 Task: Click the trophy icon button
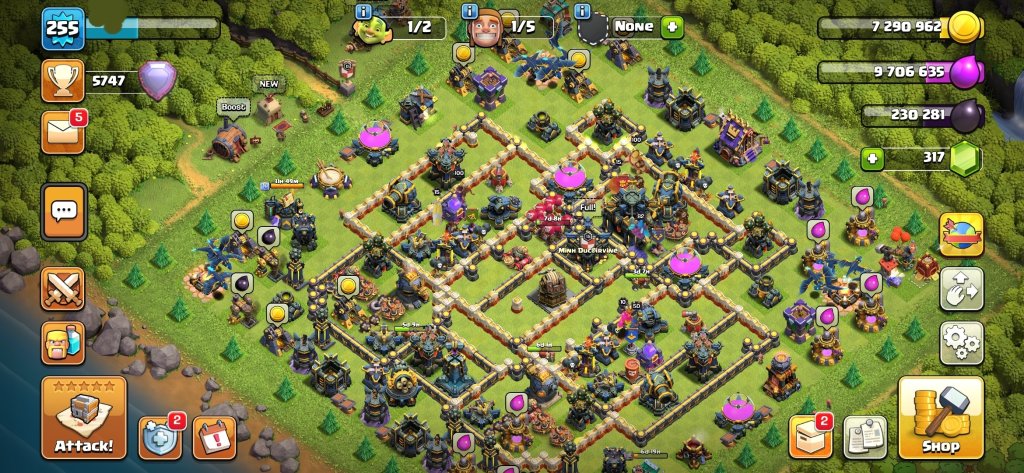[x=62, y=80]
